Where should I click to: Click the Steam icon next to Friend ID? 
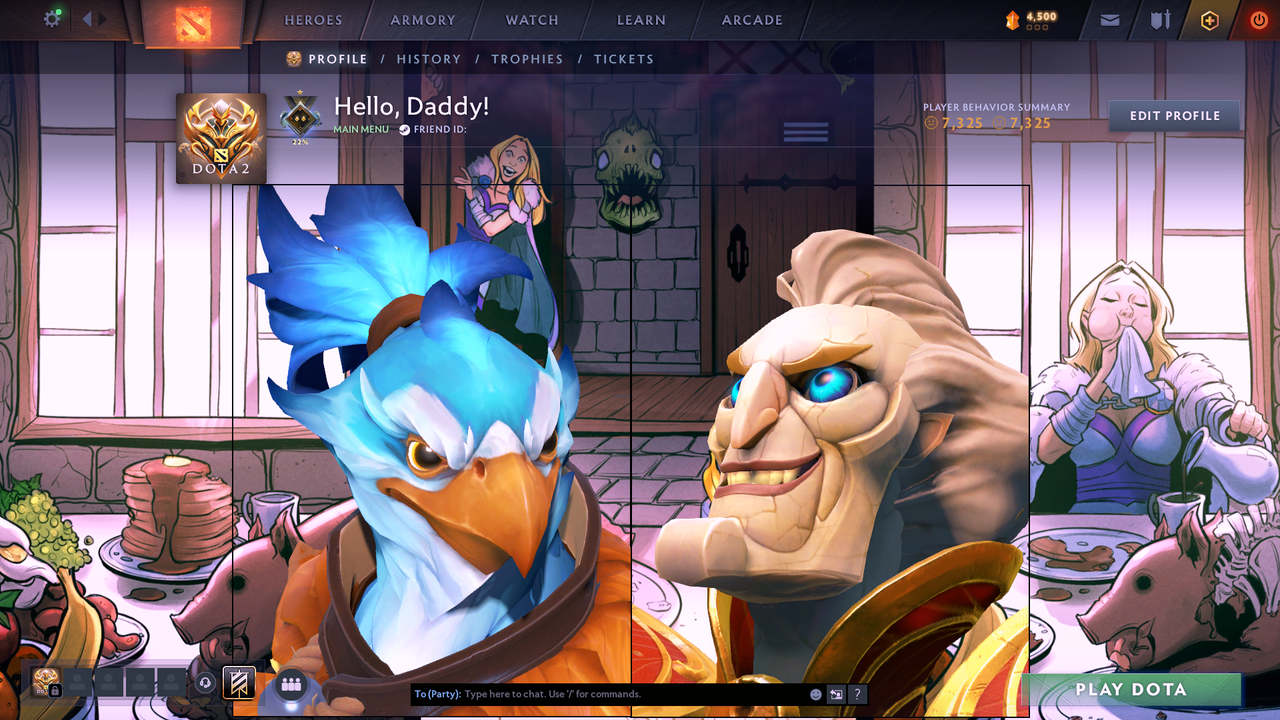point(404,128)
